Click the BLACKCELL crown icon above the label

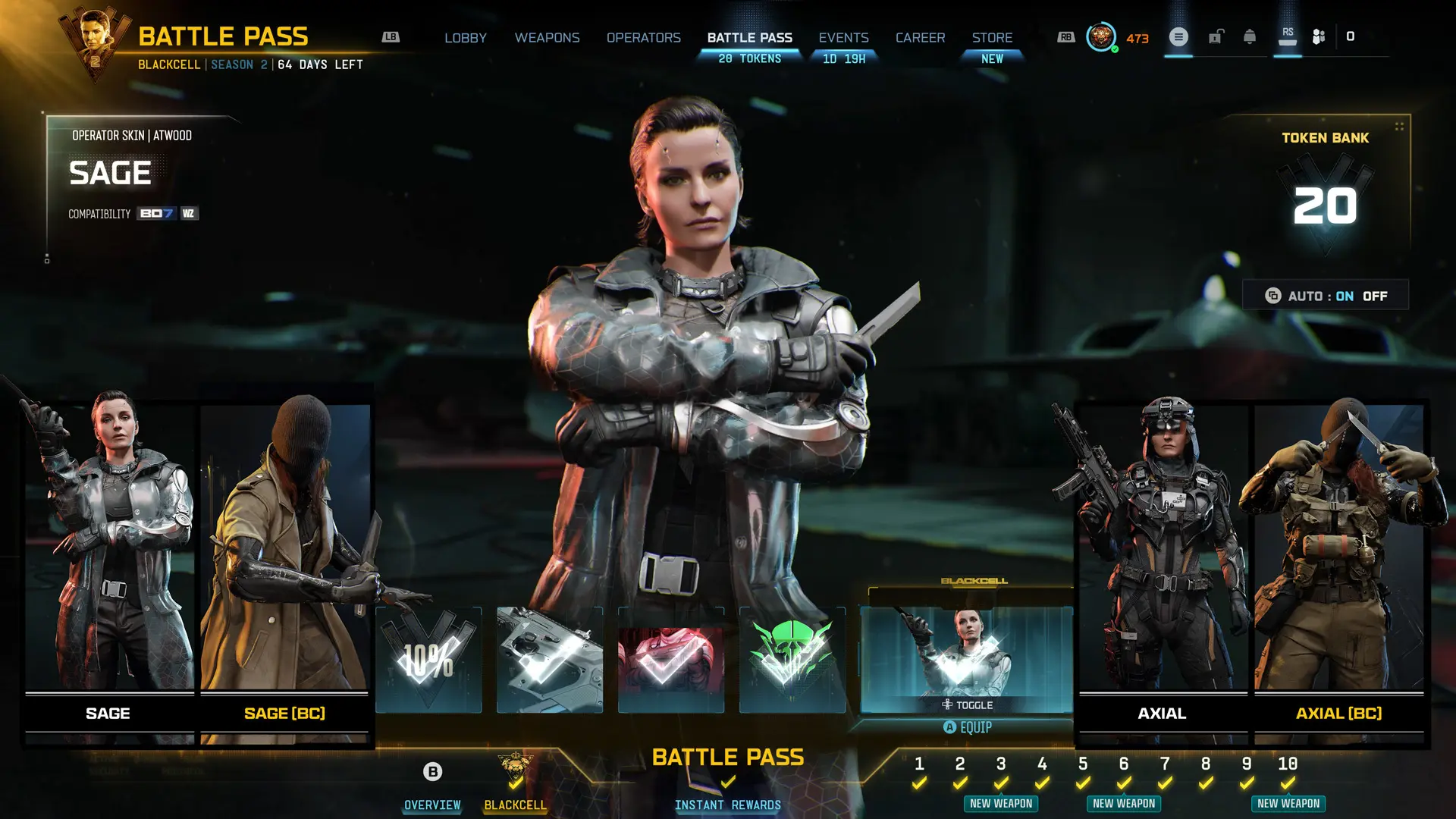(514, 766)
